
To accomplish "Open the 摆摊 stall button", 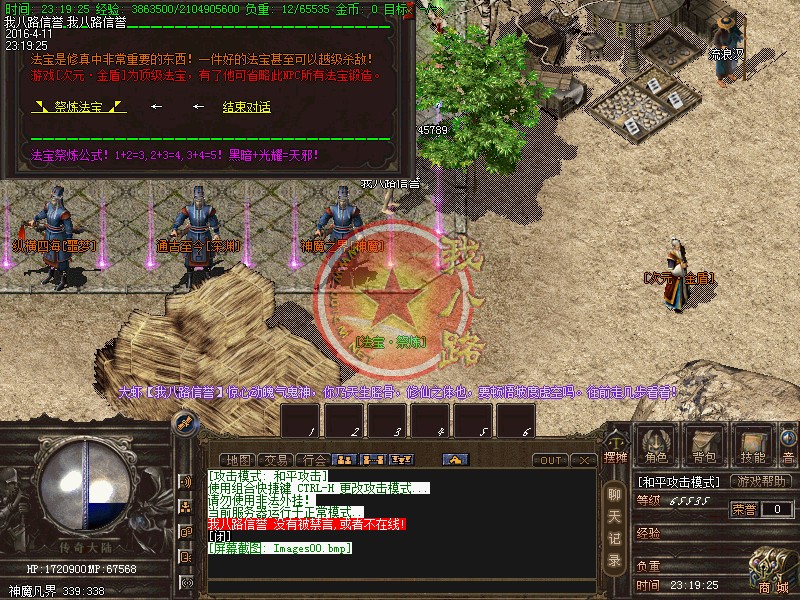I will tap(615, 446).
